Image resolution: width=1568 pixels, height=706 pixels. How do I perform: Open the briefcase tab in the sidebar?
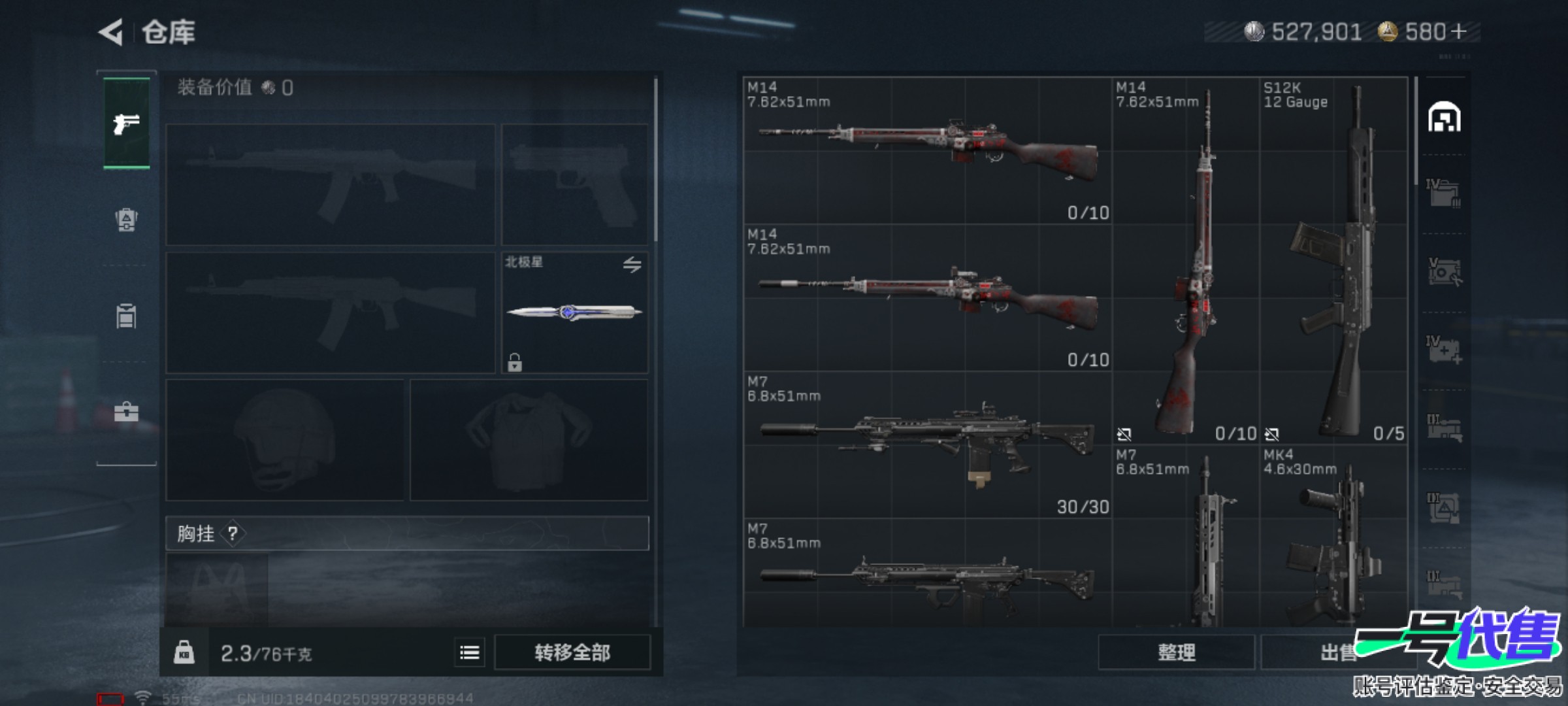click(126, 412)
